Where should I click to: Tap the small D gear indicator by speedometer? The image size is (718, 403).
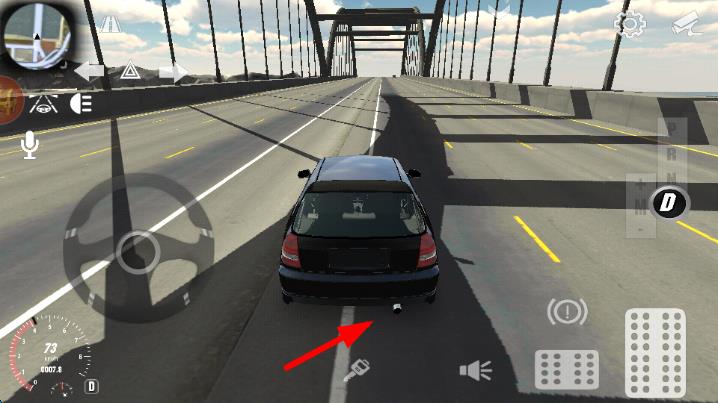pos(92,385)
